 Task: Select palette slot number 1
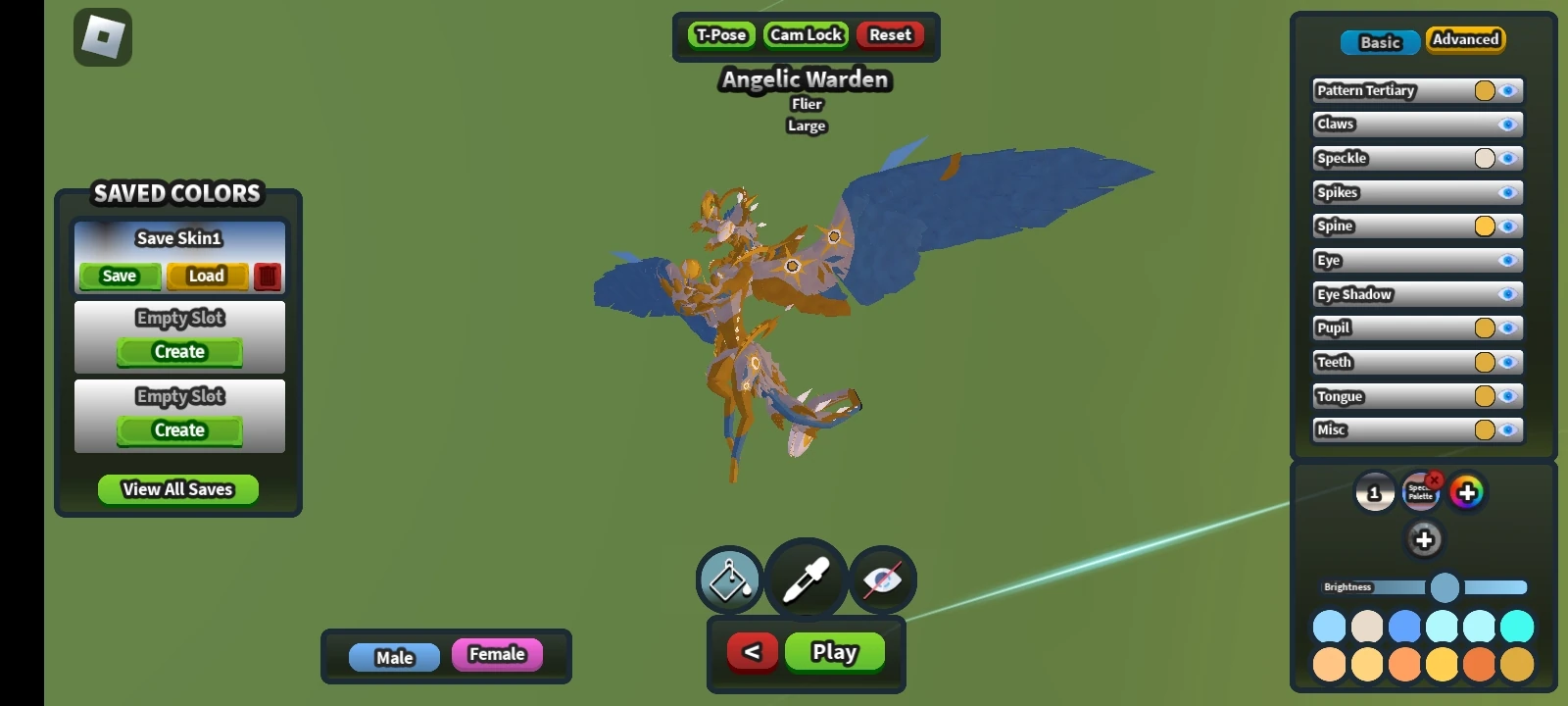pos(1376,492)
